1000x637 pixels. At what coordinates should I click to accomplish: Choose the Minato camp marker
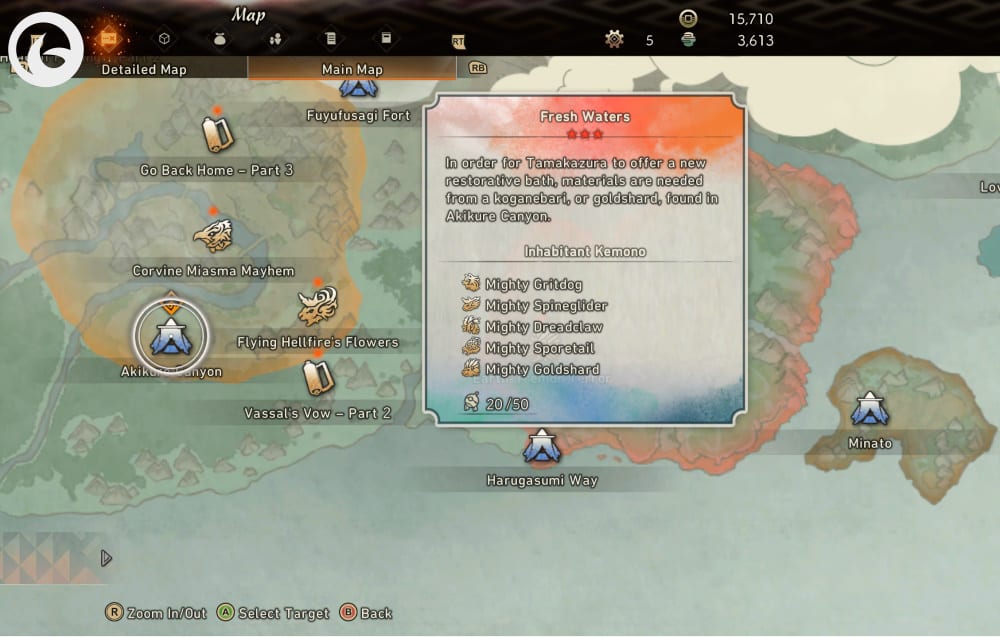869,408
